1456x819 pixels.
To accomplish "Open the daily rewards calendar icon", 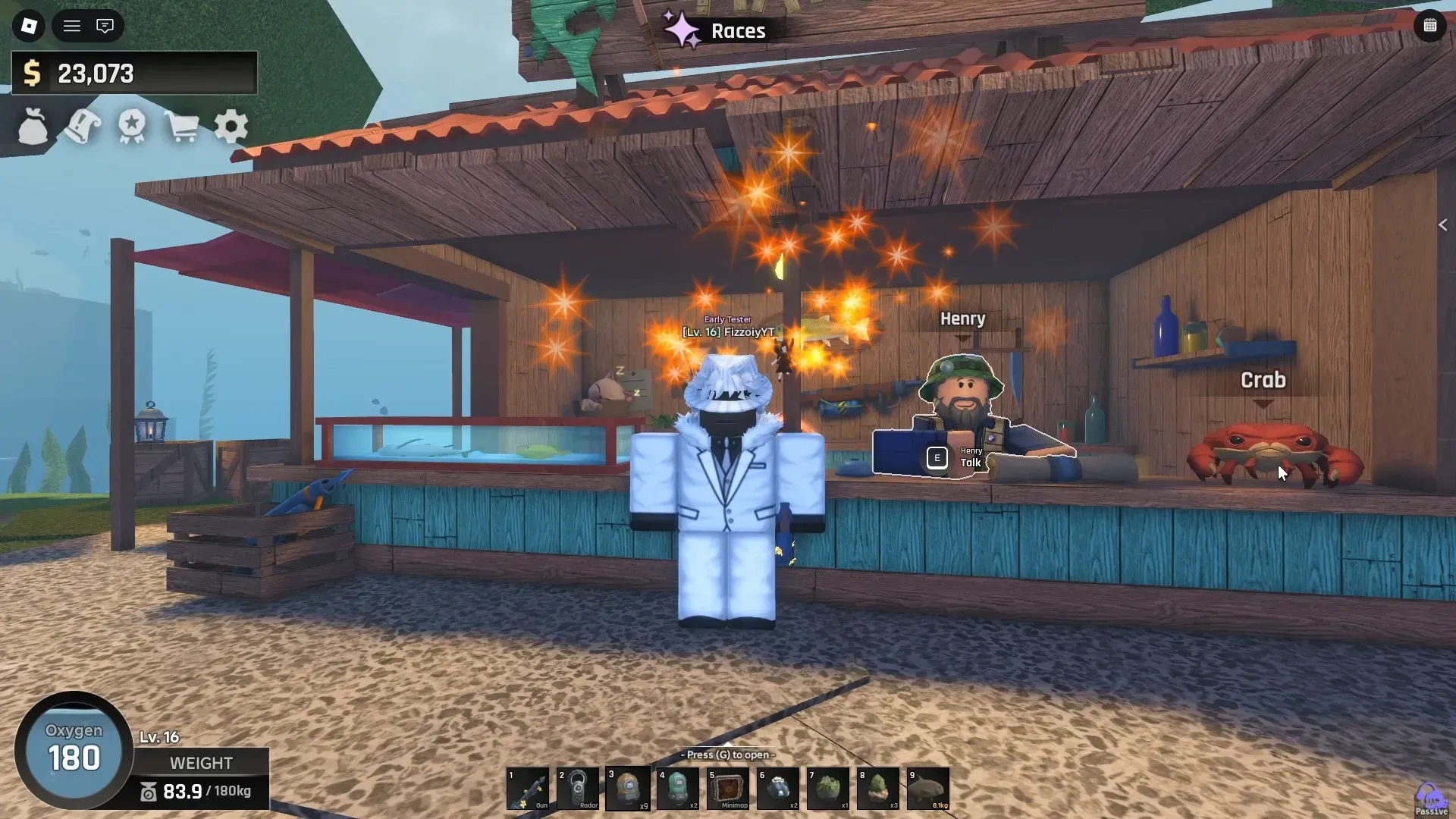I will tap(1430, 25).
